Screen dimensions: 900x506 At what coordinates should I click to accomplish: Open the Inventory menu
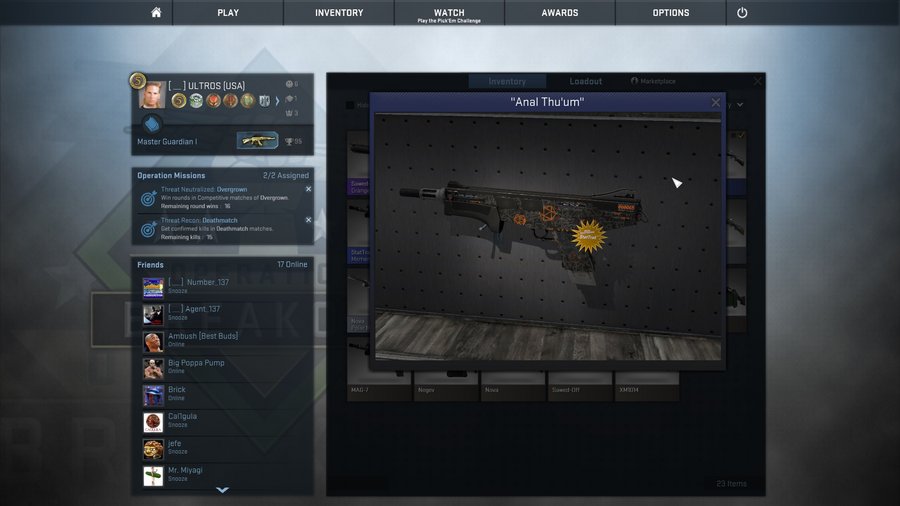tap(339, 13)
